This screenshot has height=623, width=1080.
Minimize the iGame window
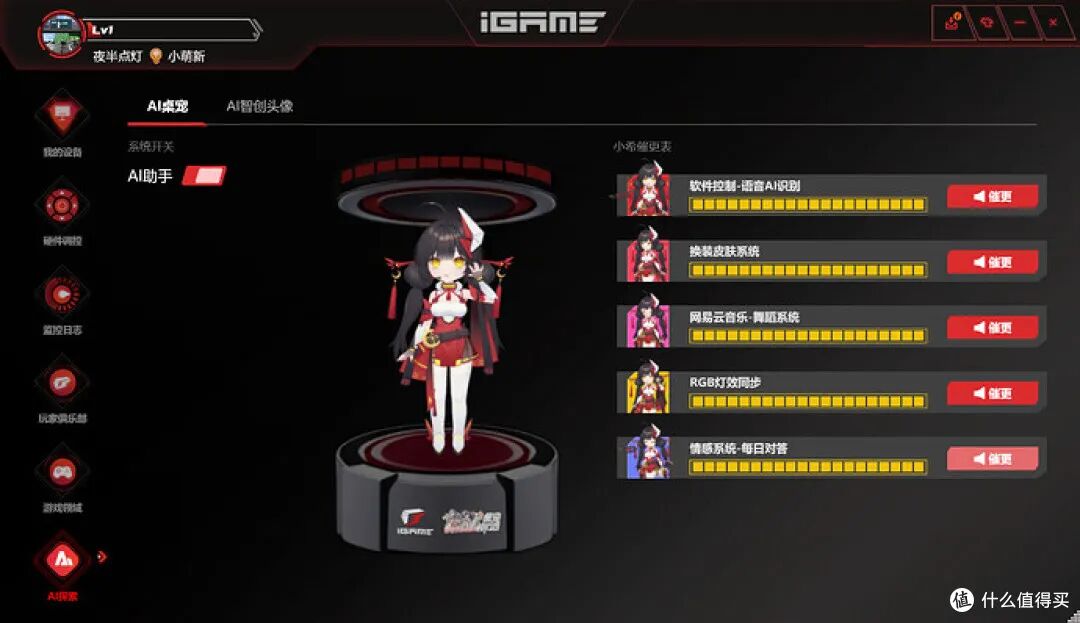coord(1019,22)
